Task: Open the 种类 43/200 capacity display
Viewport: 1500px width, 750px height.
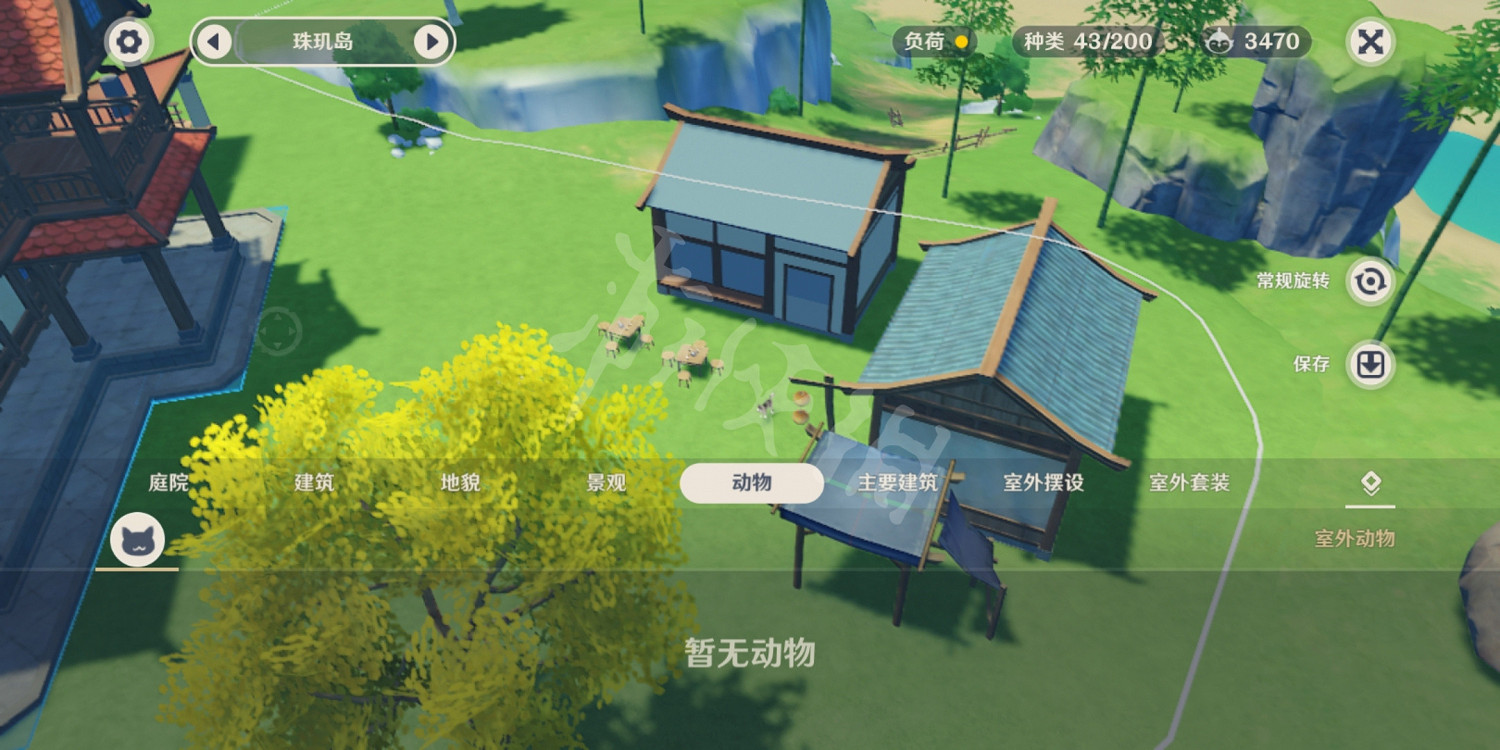Action: click(1086, 42)
